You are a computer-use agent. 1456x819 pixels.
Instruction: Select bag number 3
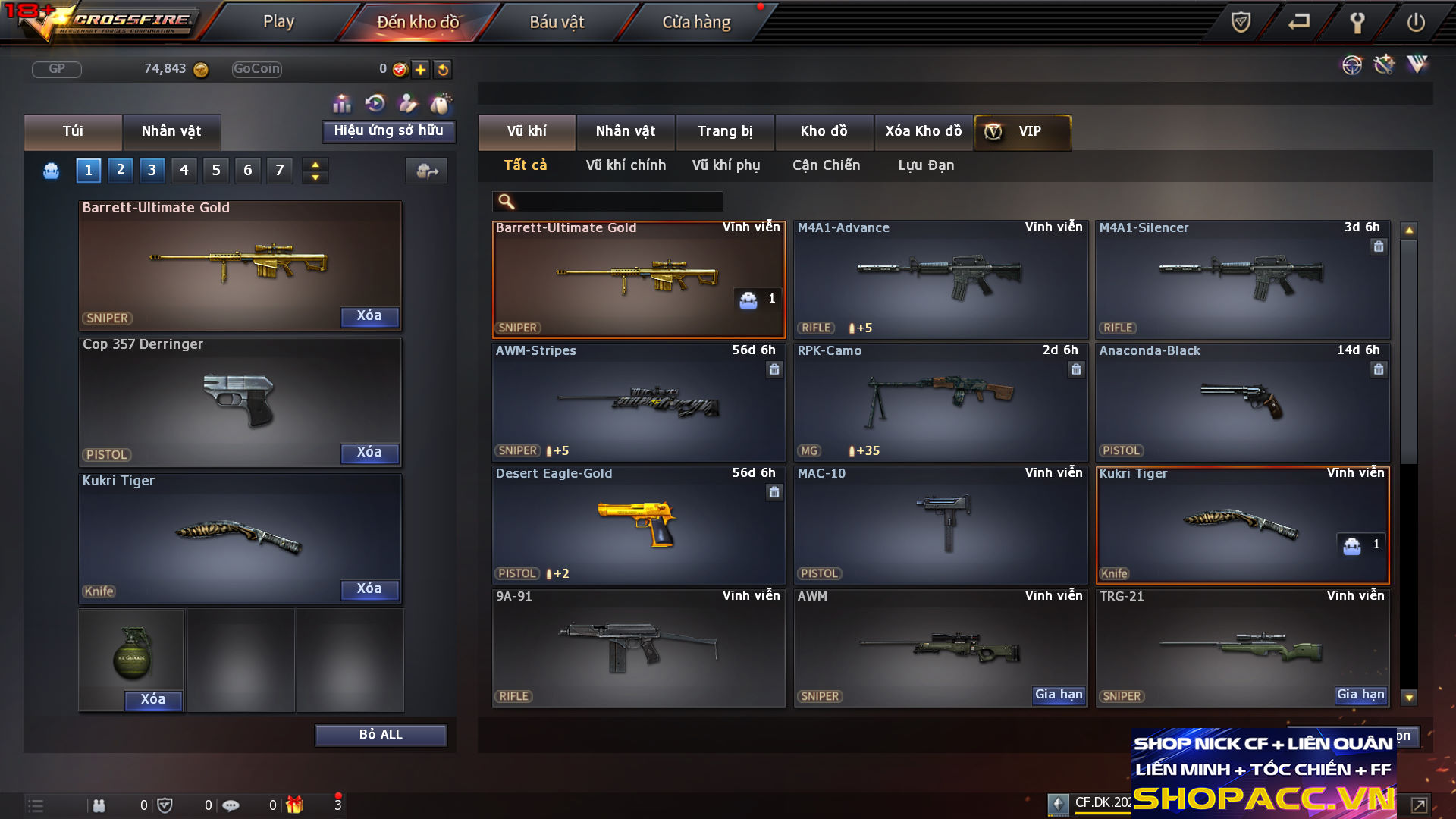[x=152, y=170]
